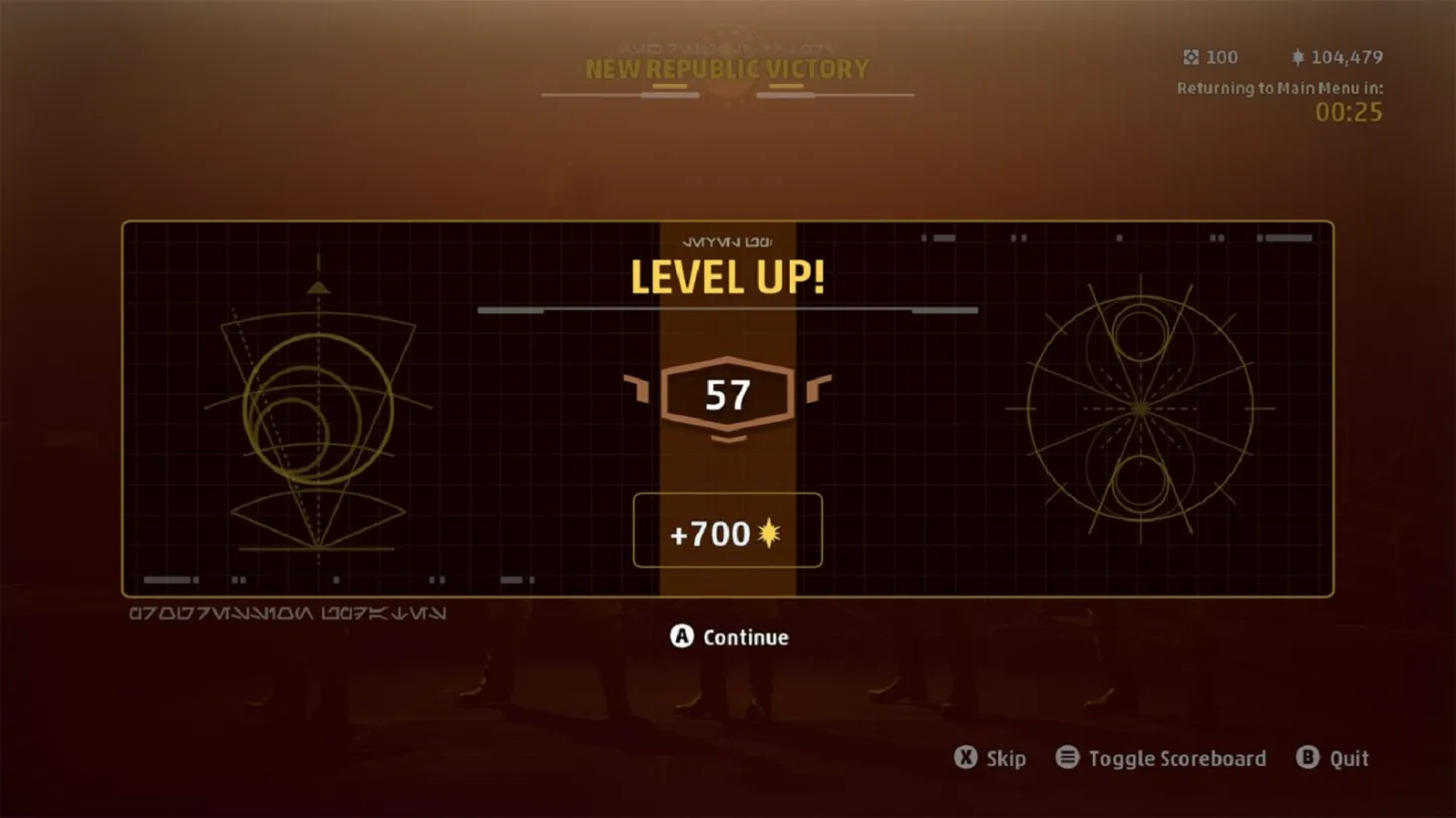
Task: Enable the scoreboard overlay via Toggle Scoreboard
Action: tap(1177, 758)
